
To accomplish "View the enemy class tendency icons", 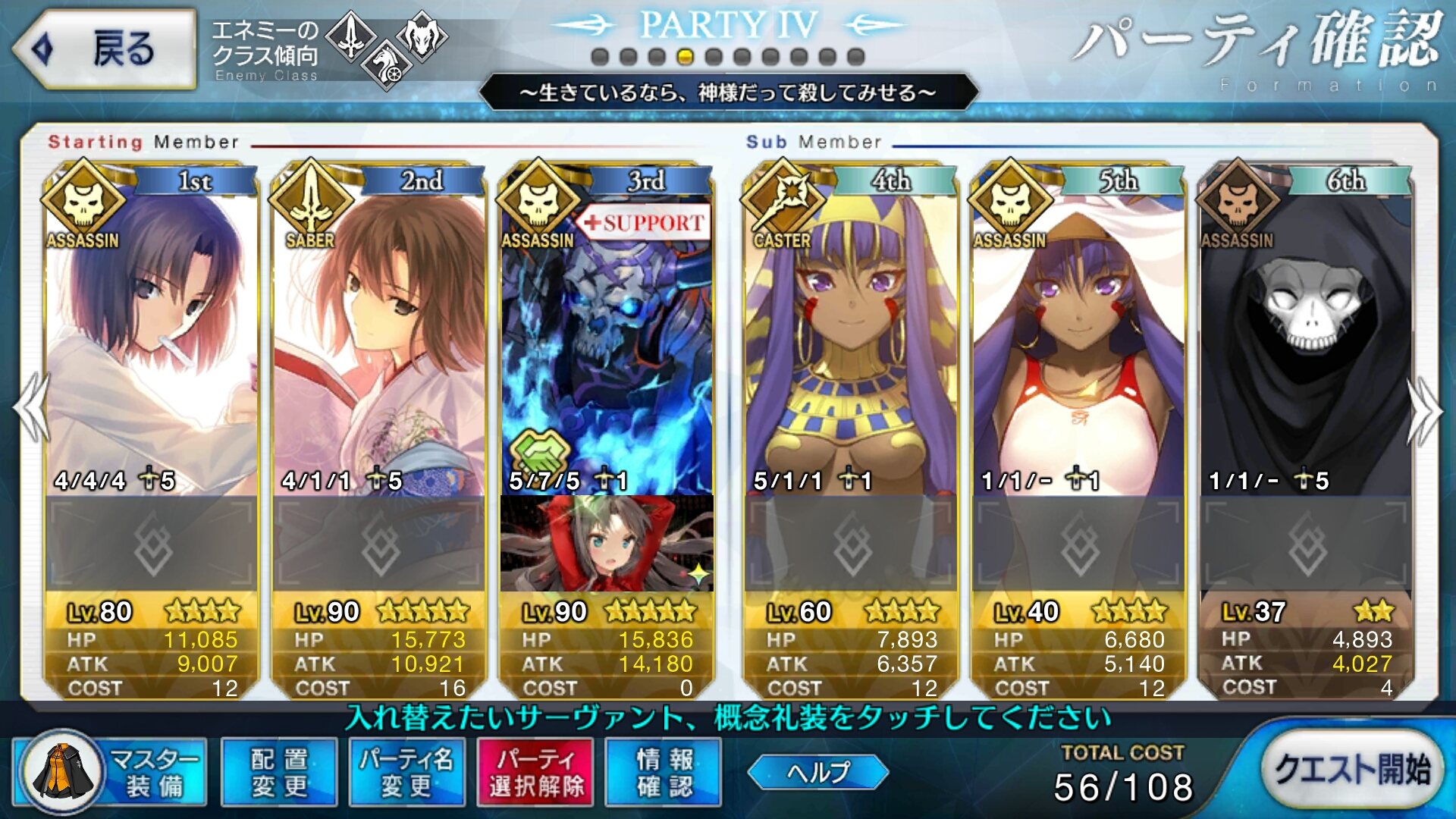I will click(387, 47).
